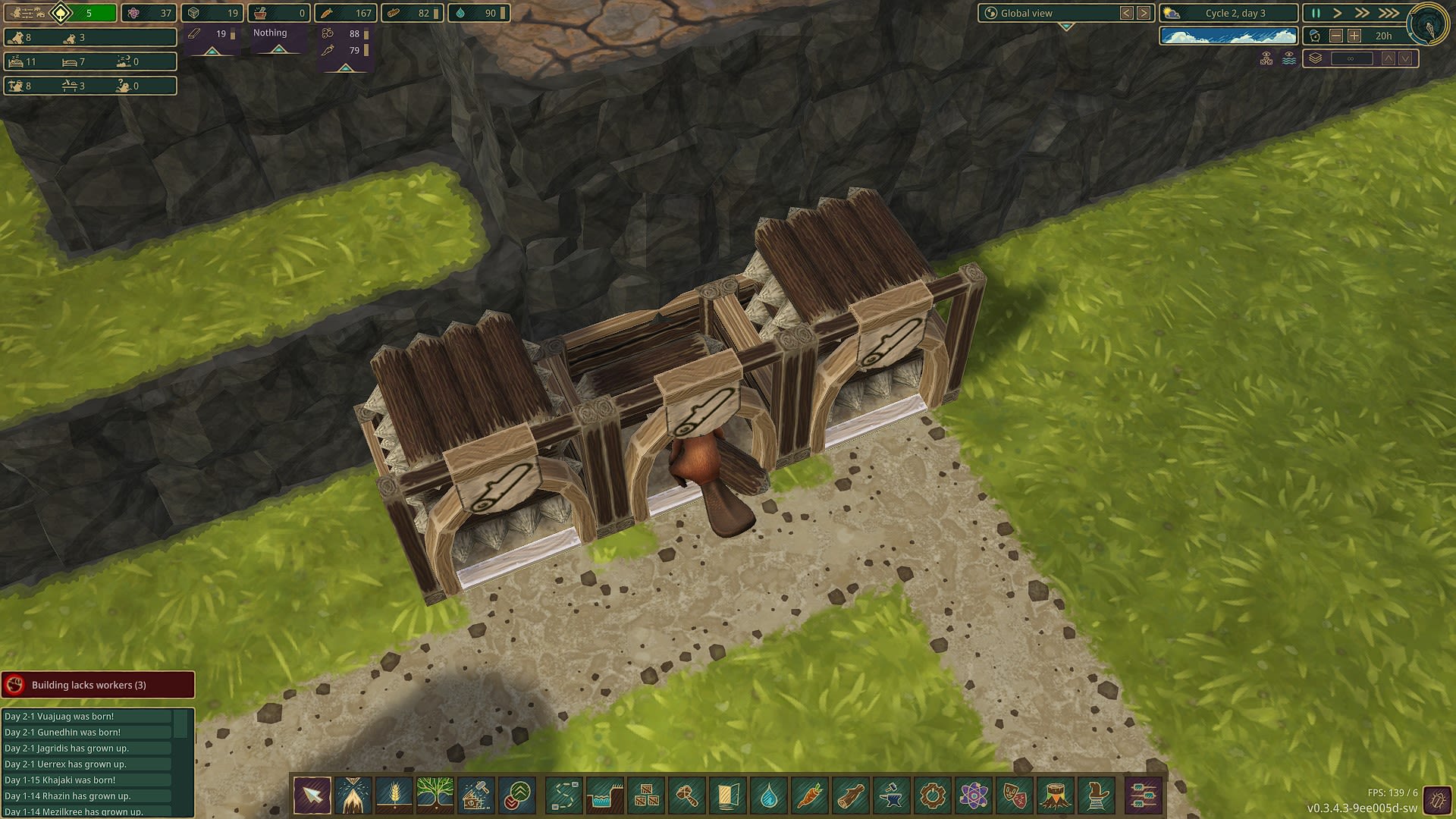The height and width of the screenshot is (819, 1456).
Task: Increase work hours with plus button
Action: pyautogui.click(x=1354, y=36)
